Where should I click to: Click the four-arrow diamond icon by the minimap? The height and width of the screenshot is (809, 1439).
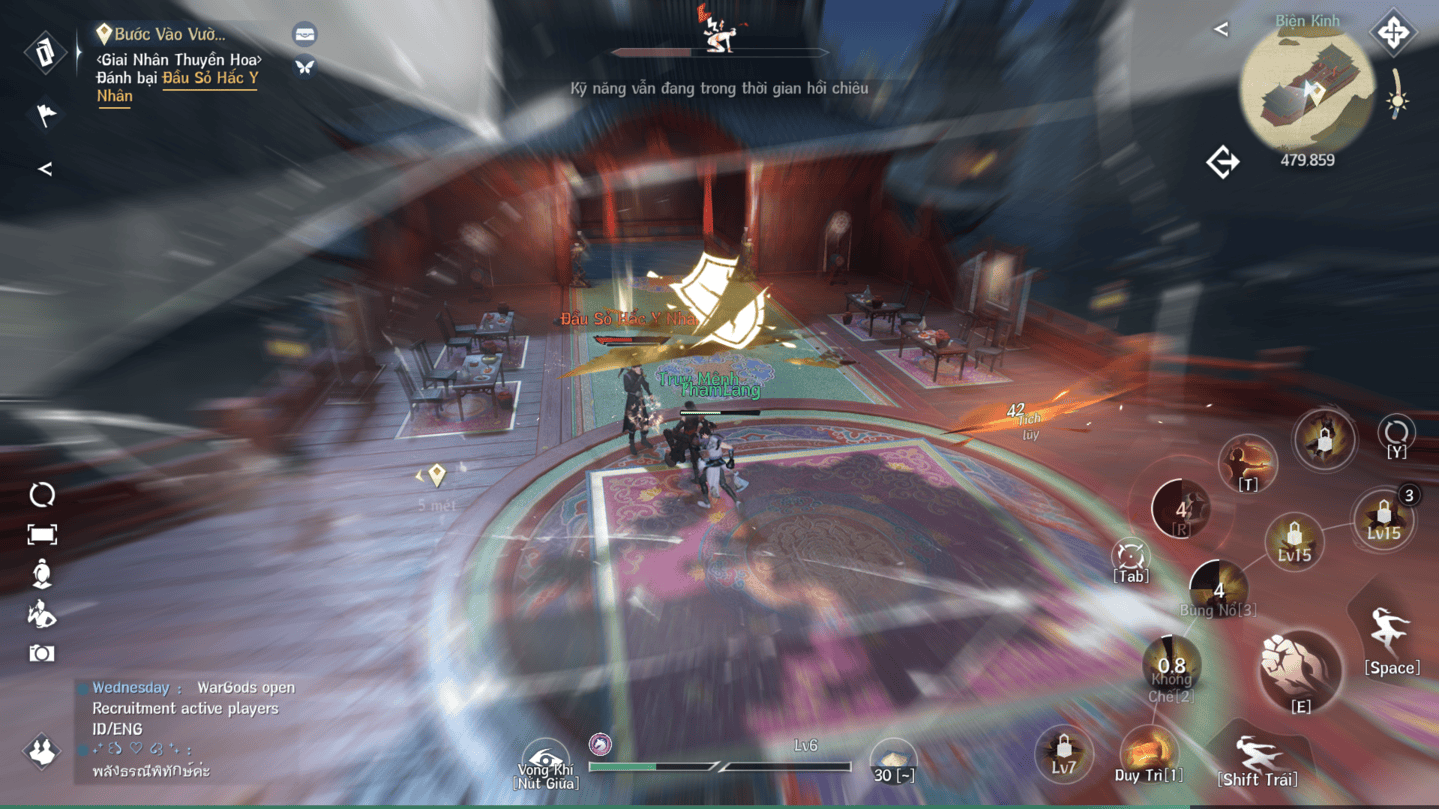[x=1393, y=33]
